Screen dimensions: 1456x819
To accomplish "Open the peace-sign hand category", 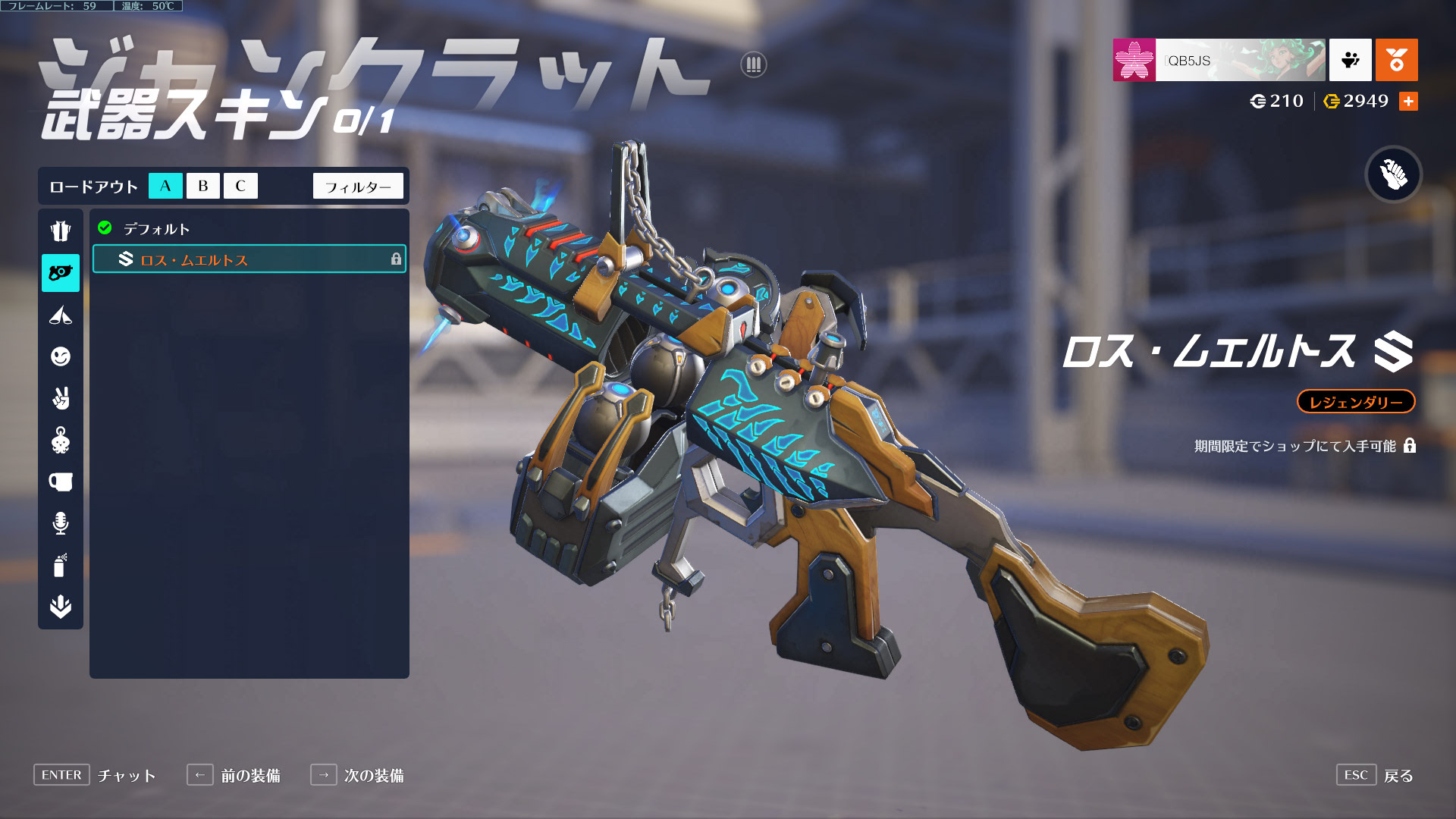I will [61, 398].
